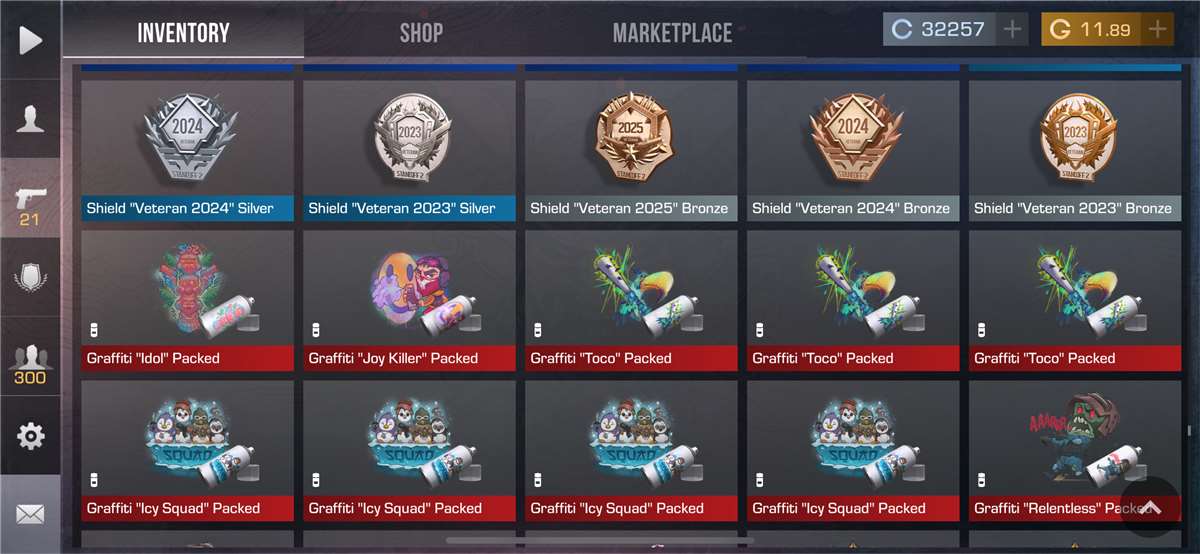Screen dimensions: 1200x554
Task: Add more silver coins with plus button
Action: pos(1012,30)
